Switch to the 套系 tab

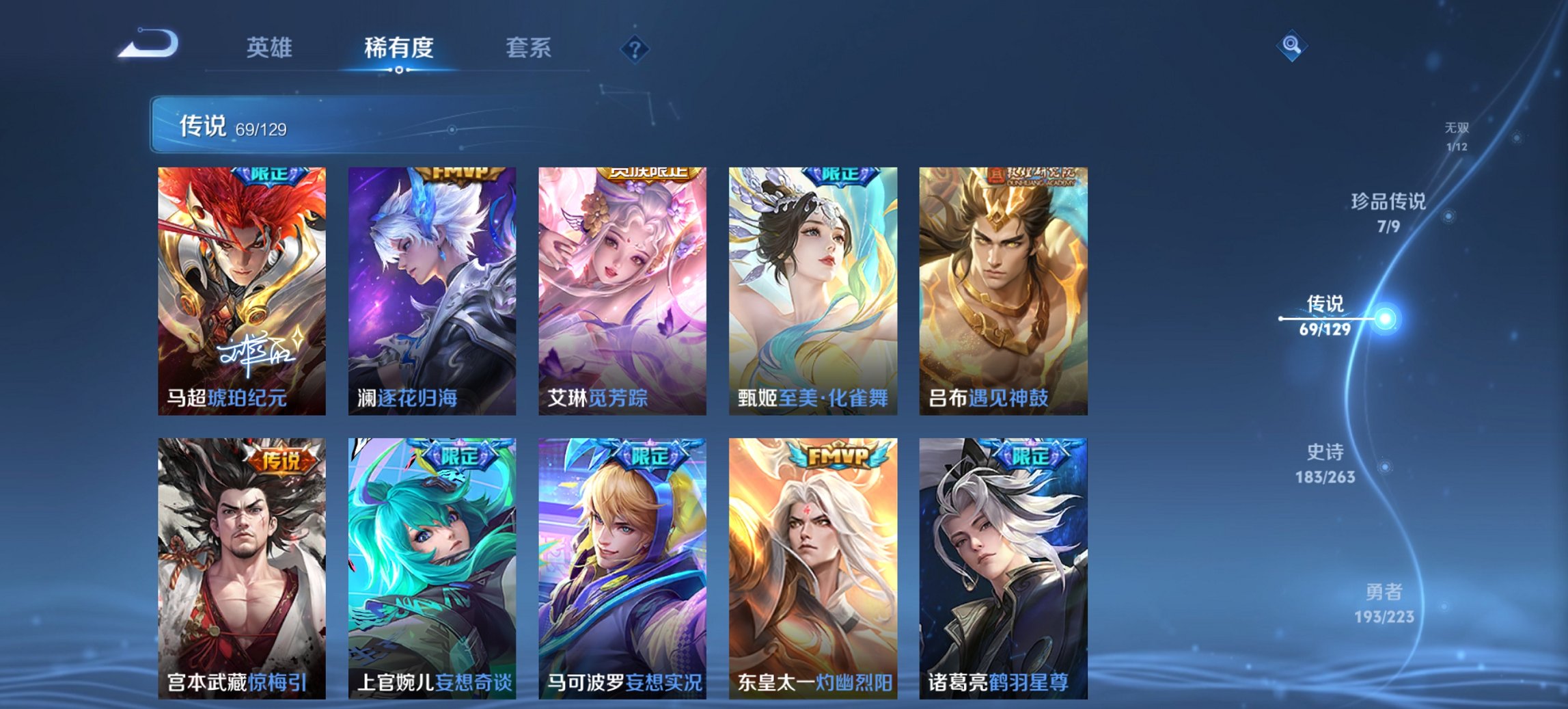click(529, 48)
